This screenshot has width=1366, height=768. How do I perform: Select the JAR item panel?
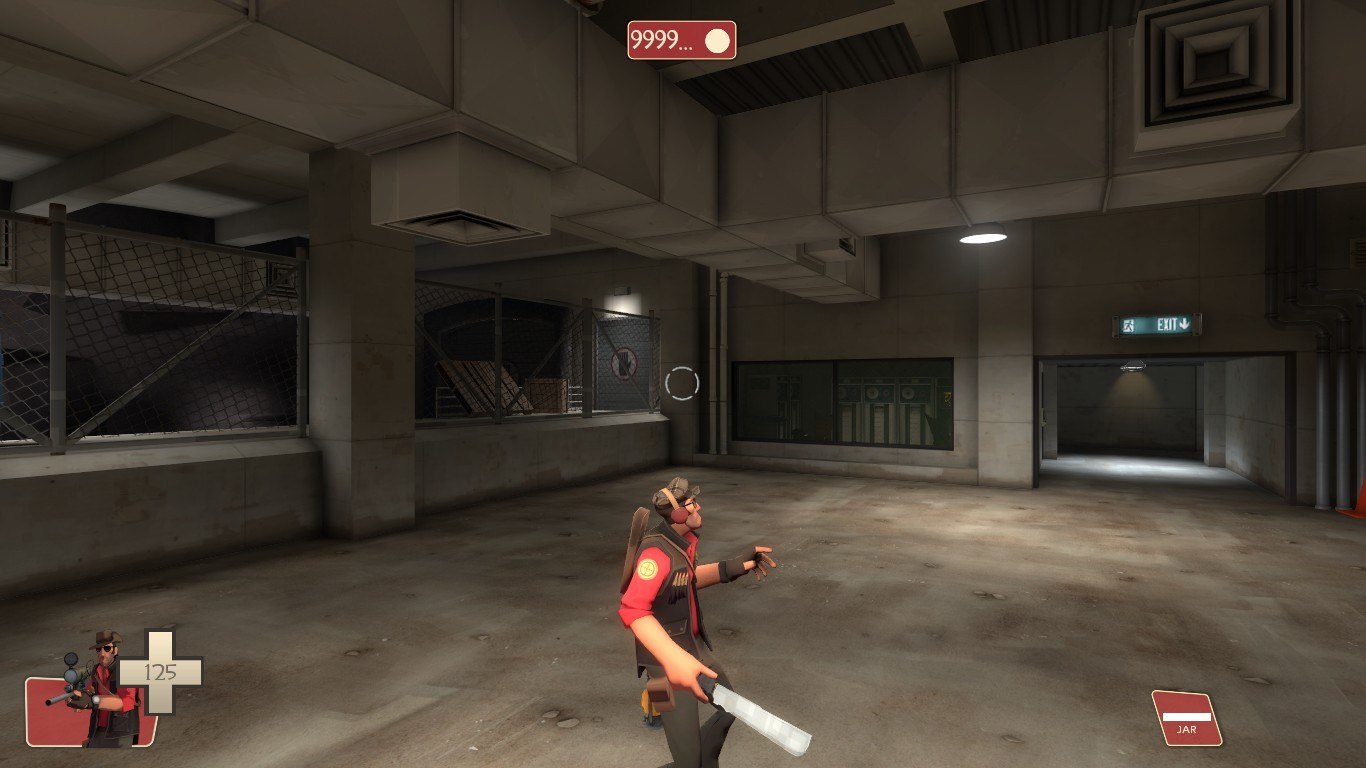tap(1187, 718)
